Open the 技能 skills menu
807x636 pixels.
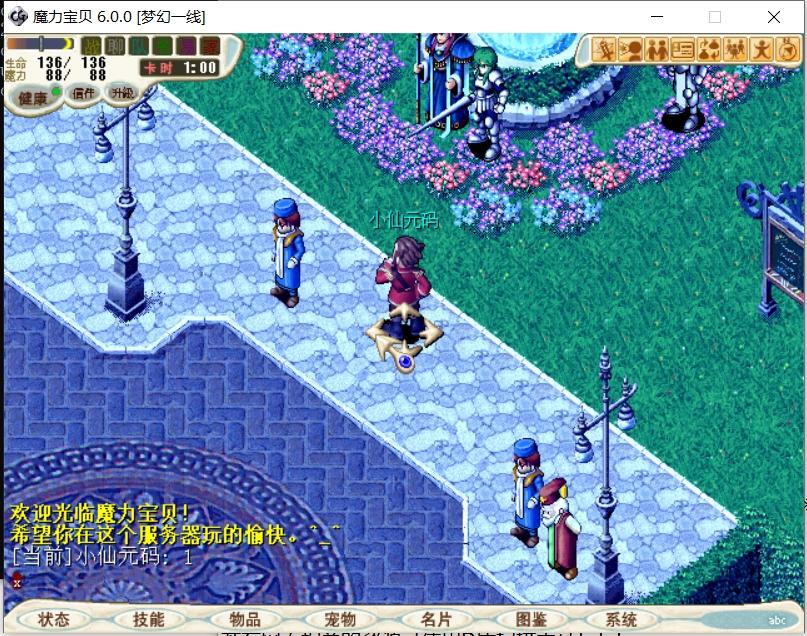coord(148,620)
